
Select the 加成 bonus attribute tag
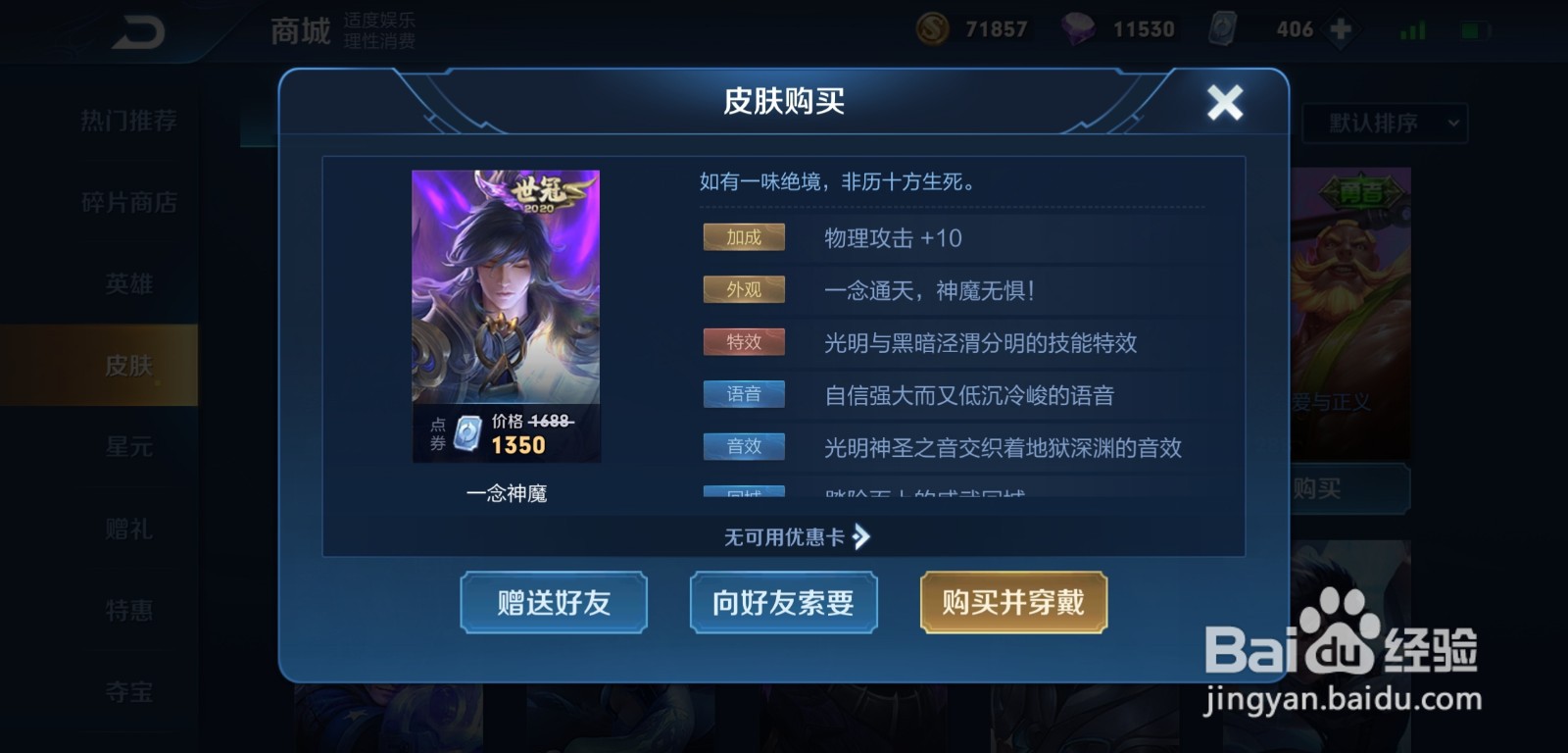point(744,236)
